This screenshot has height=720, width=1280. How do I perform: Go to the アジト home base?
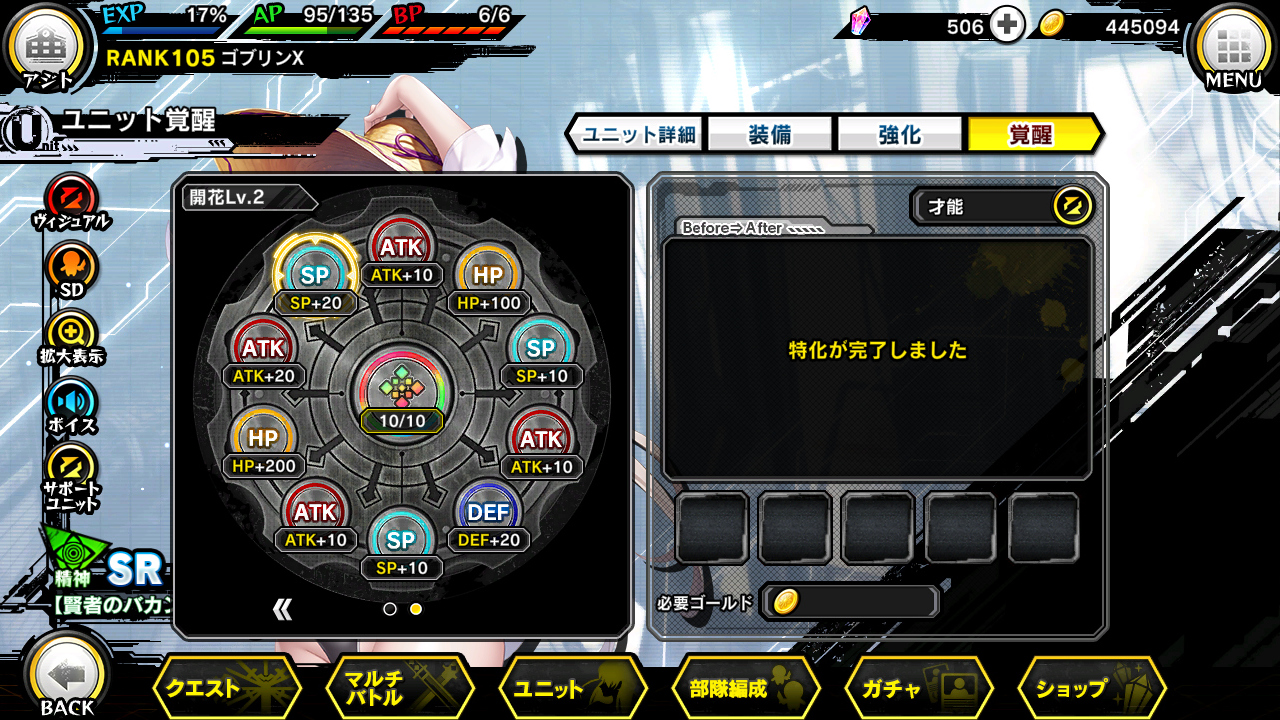pos(46,48)
